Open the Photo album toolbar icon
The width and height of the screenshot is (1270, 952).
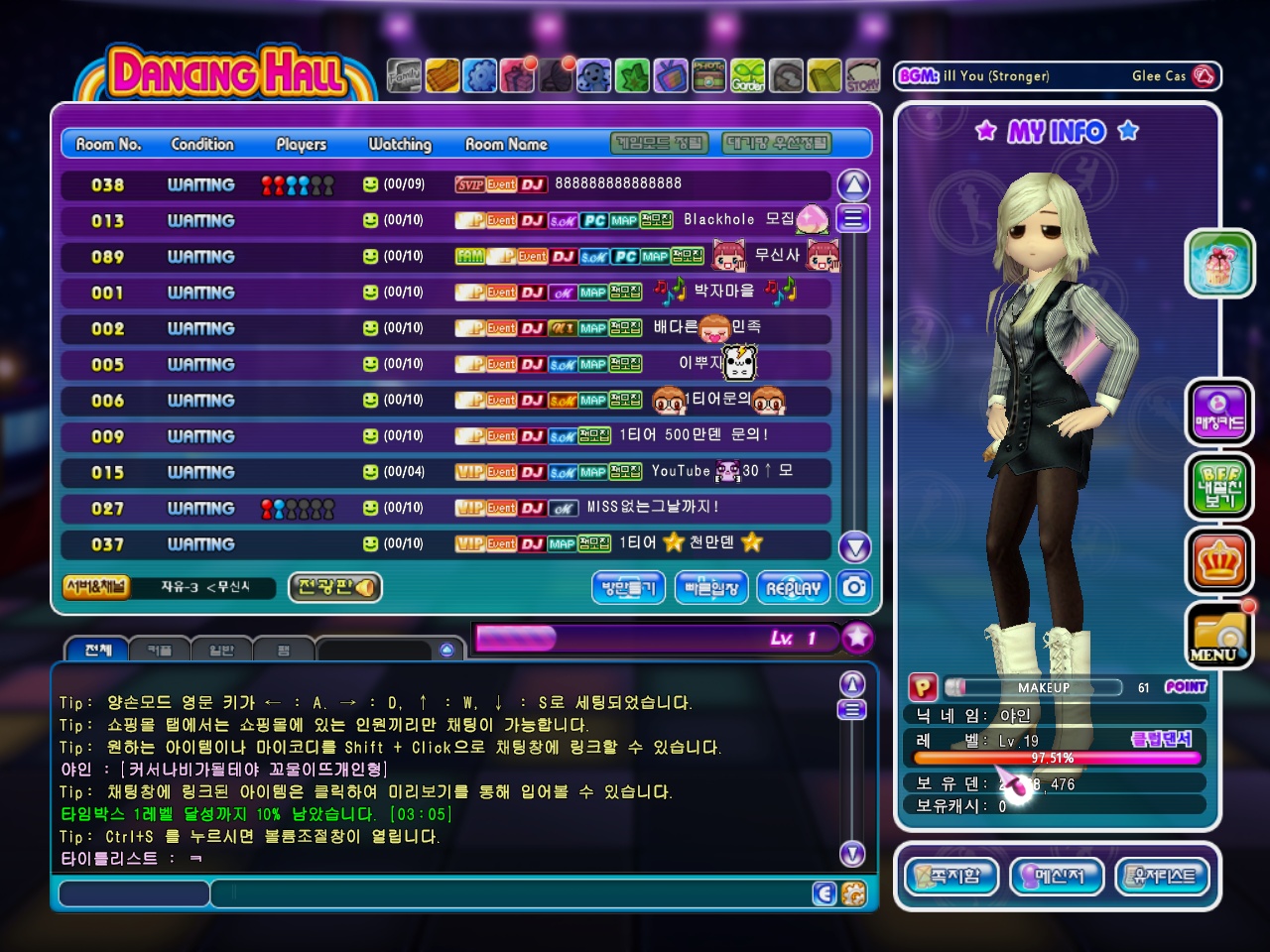point(708,75)
